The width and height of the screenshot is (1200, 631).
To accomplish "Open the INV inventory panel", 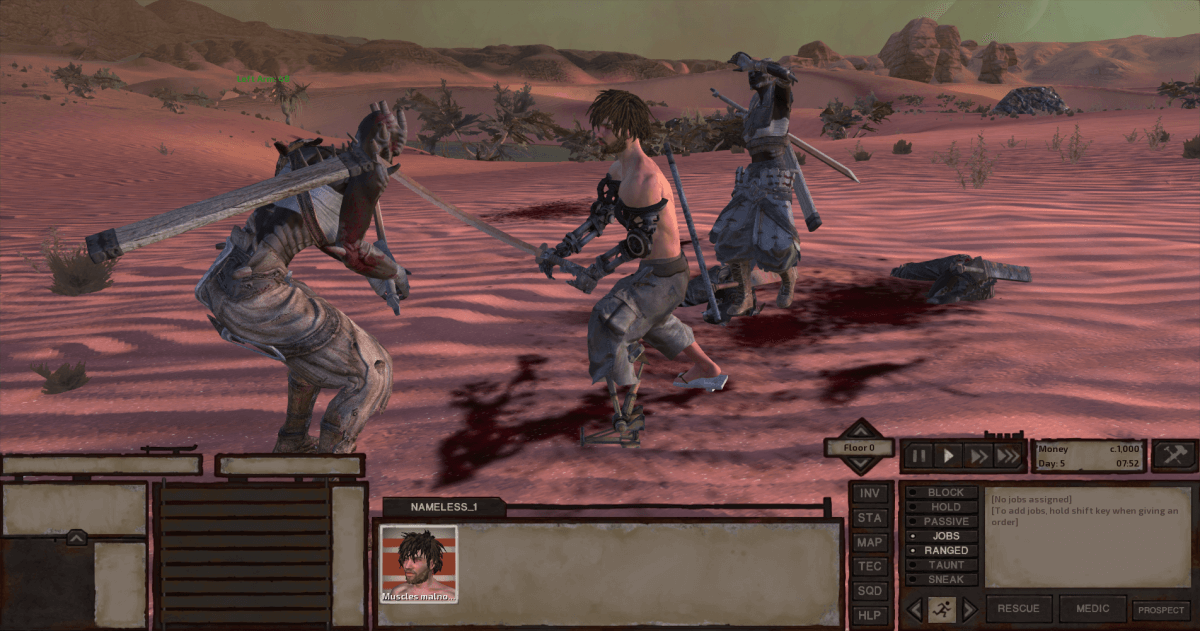I will pyautogui.click(x=870, y=493).
